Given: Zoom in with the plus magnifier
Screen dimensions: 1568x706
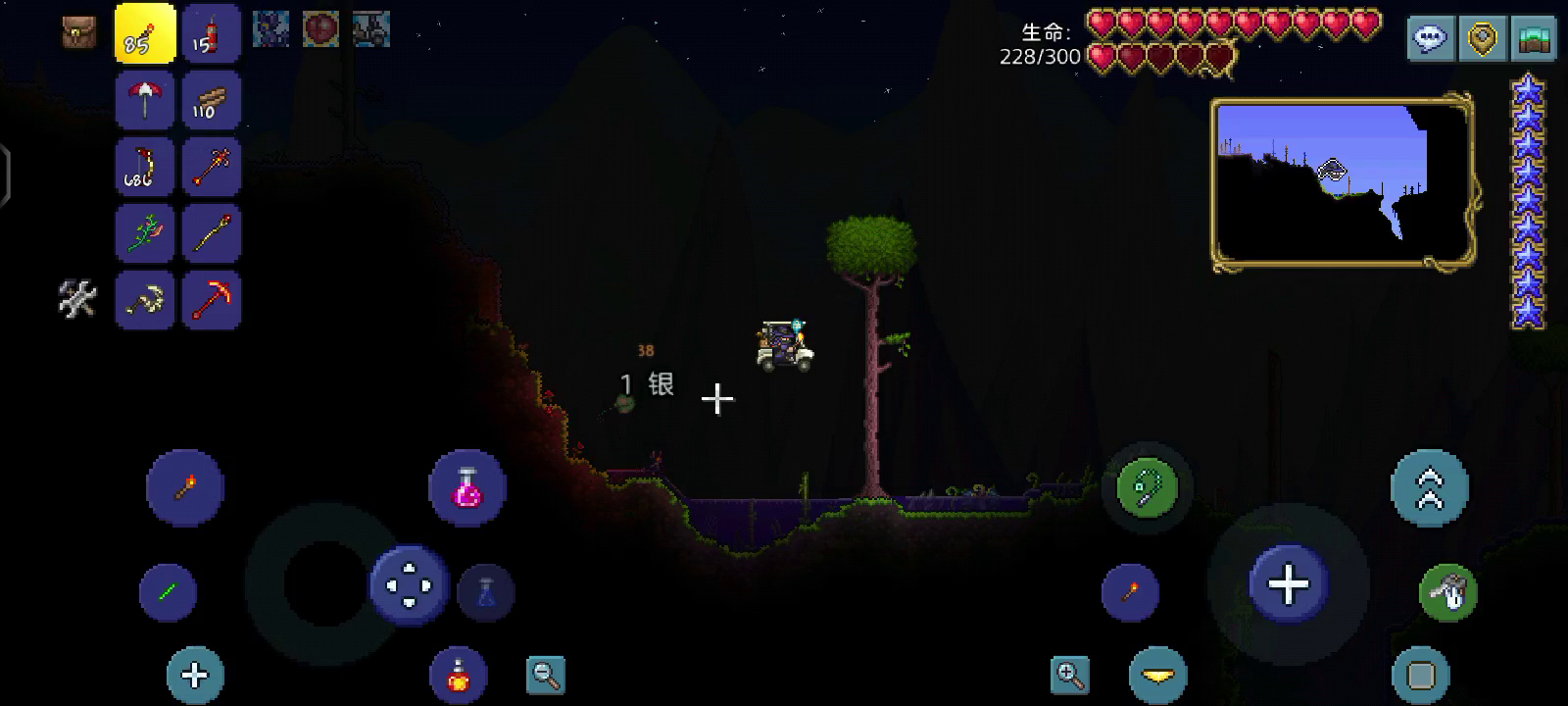Looking at the screenshot, I should pos(1070,675).
